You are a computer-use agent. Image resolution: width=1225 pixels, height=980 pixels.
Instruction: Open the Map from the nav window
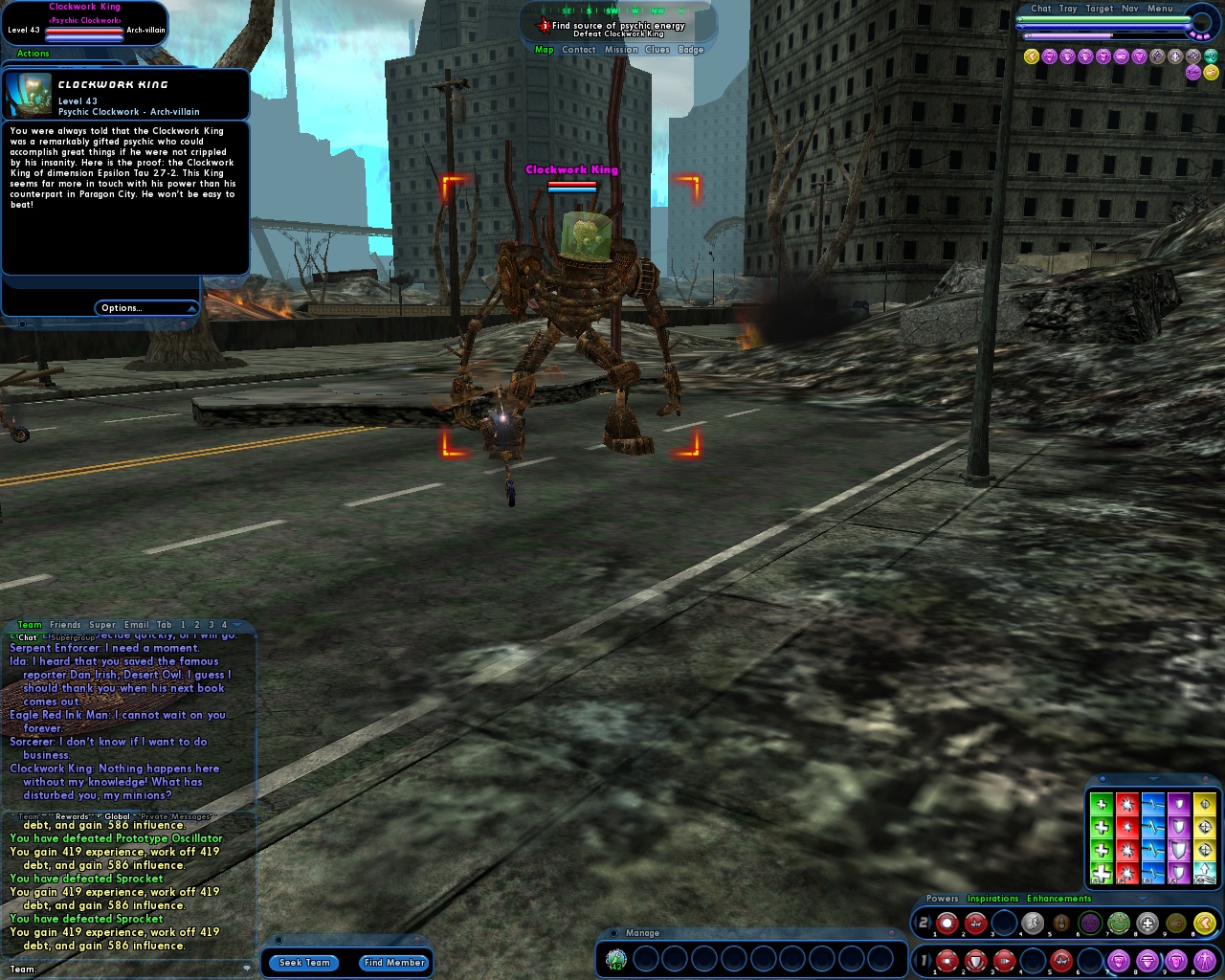coord(544,49)
